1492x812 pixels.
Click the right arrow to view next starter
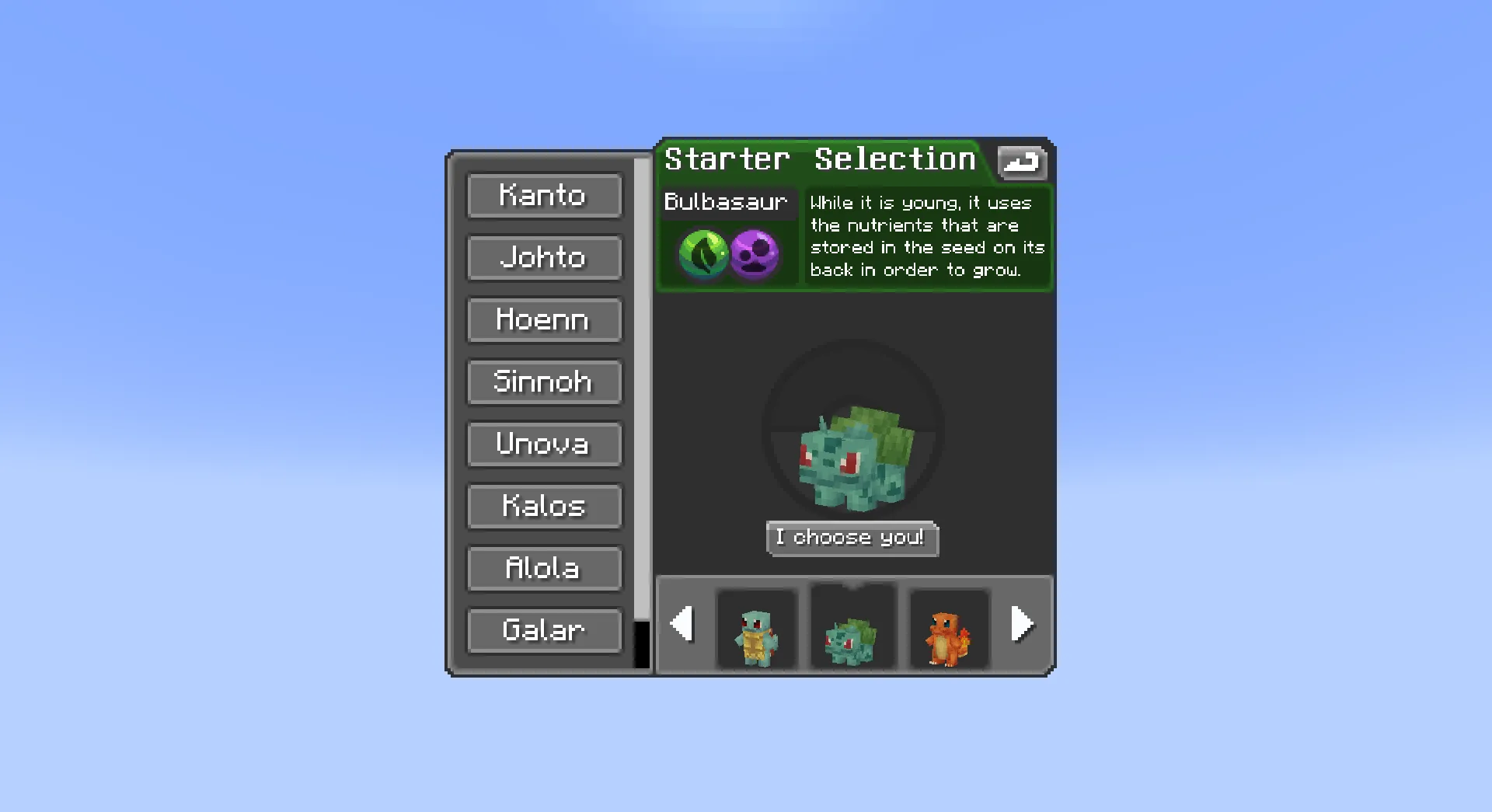[x=1023, y=624]
